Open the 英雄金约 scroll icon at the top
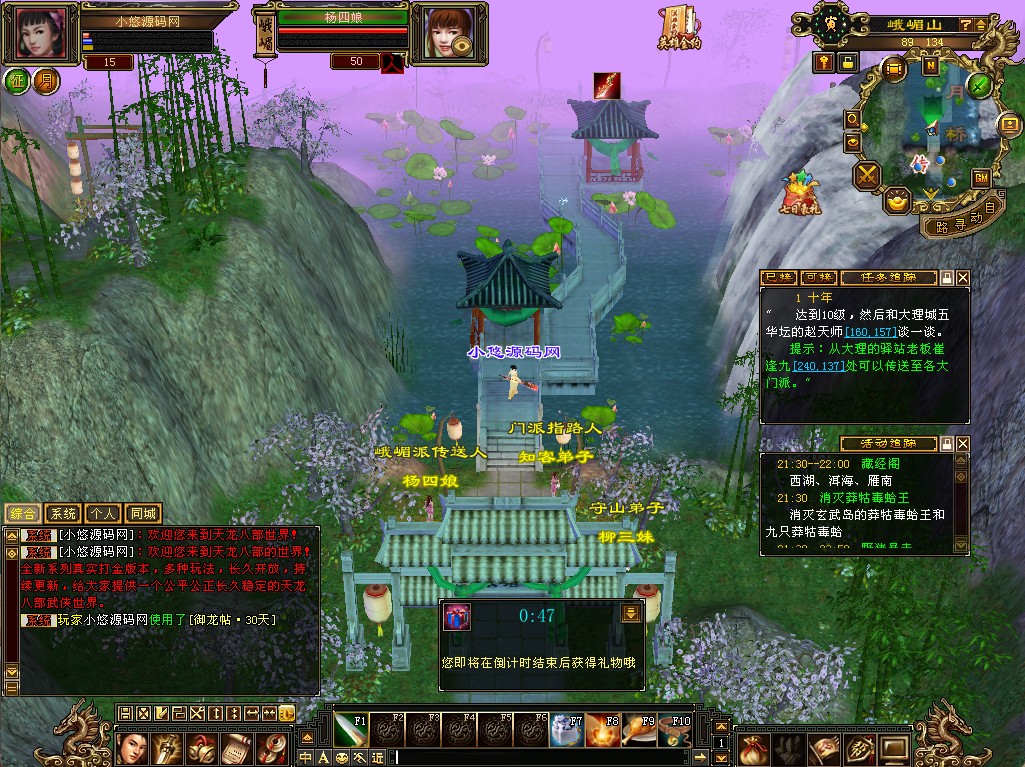 point(680,28)
